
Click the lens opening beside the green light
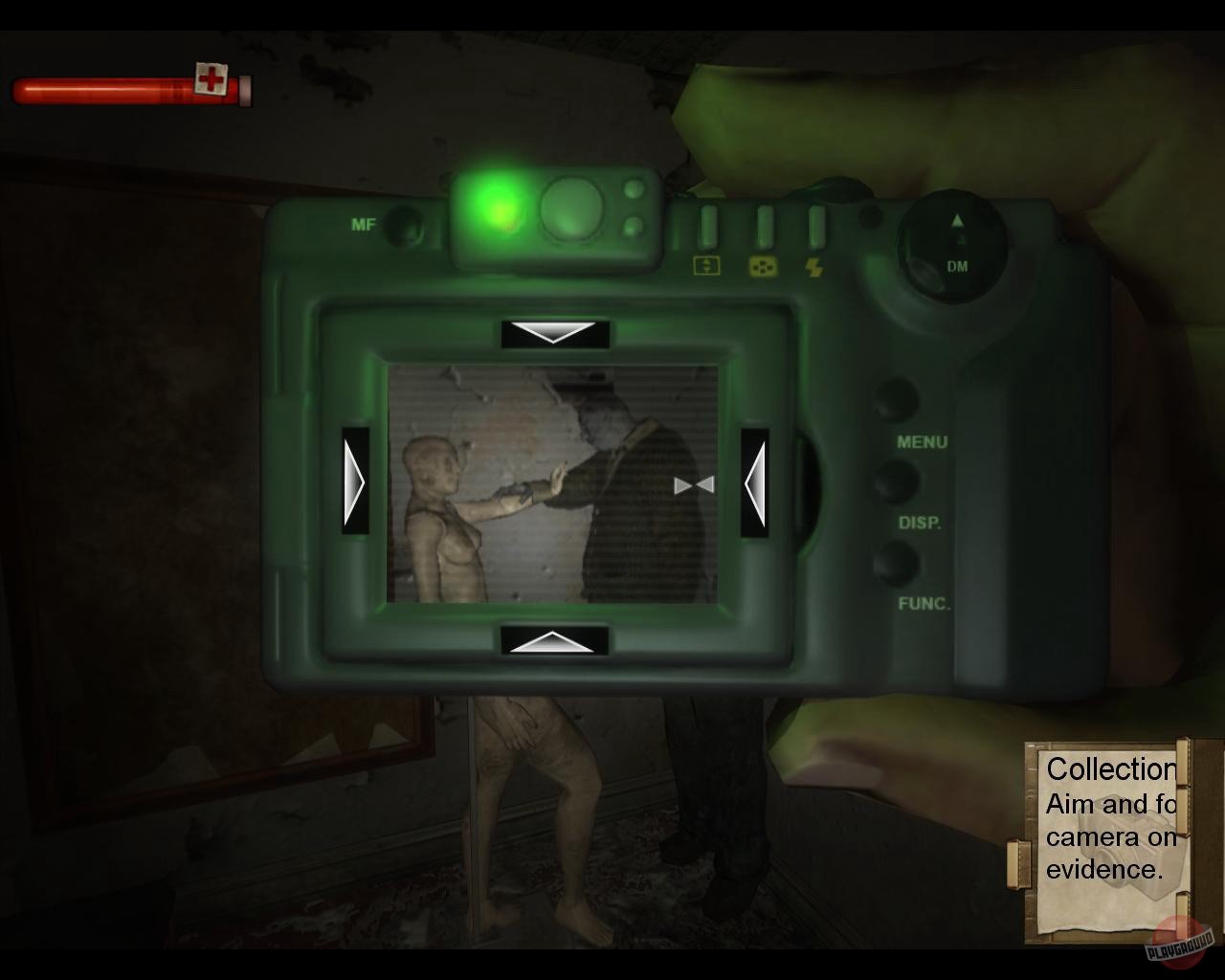[x=572, y=207]
